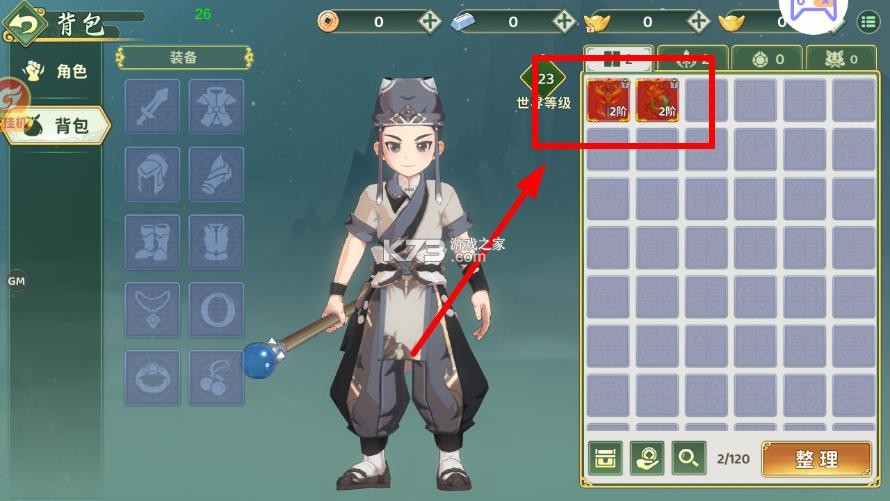Screen dimensions: 890x501
Task: Select the first red 2阶 item in bag
Action: 607,100
